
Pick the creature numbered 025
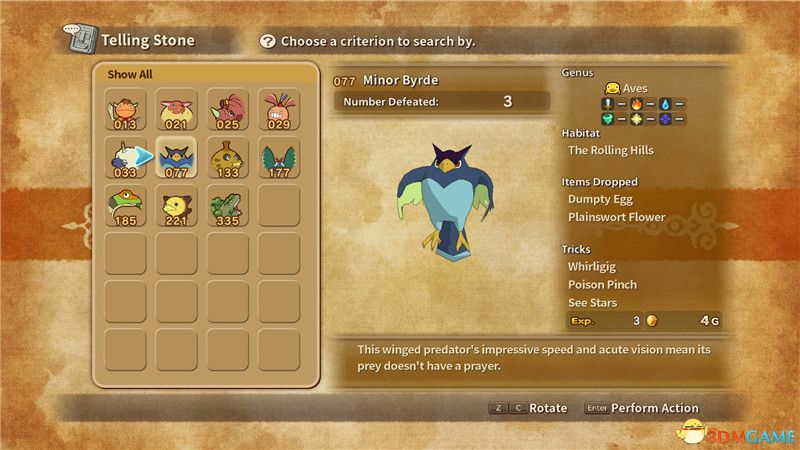(228, 109)
